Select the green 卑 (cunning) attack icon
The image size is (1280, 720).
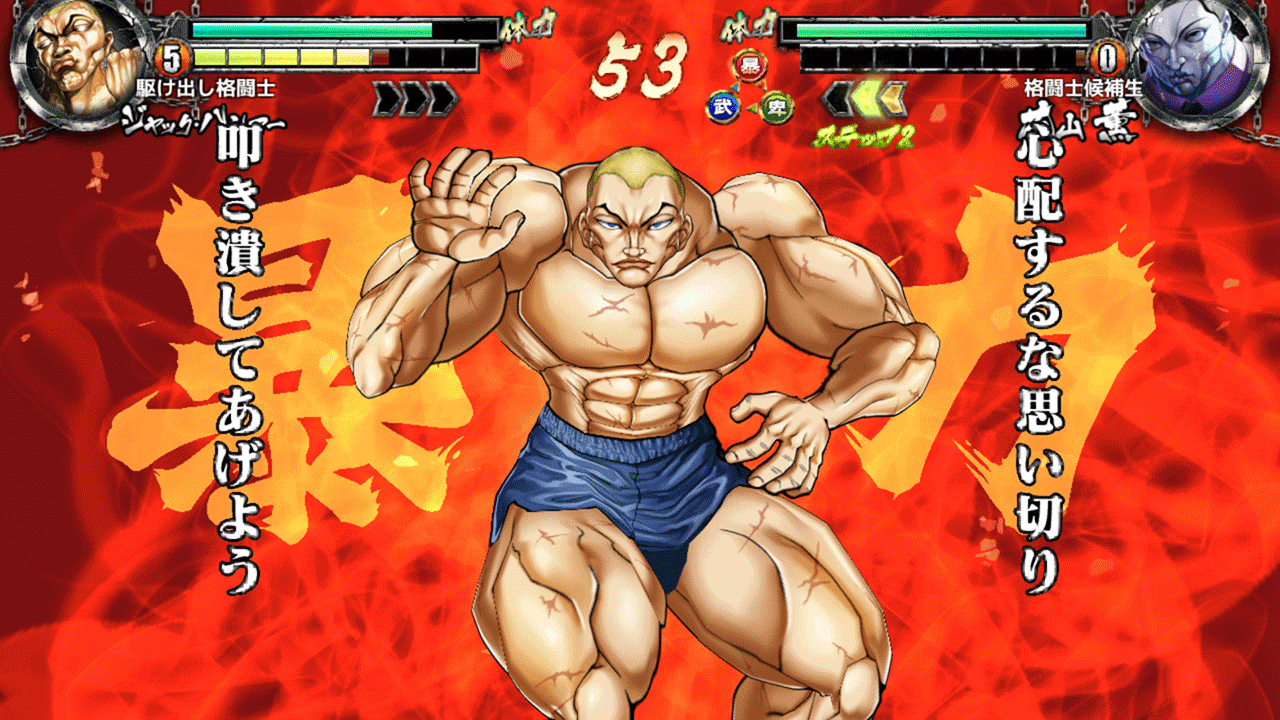[x=778, y=106]
